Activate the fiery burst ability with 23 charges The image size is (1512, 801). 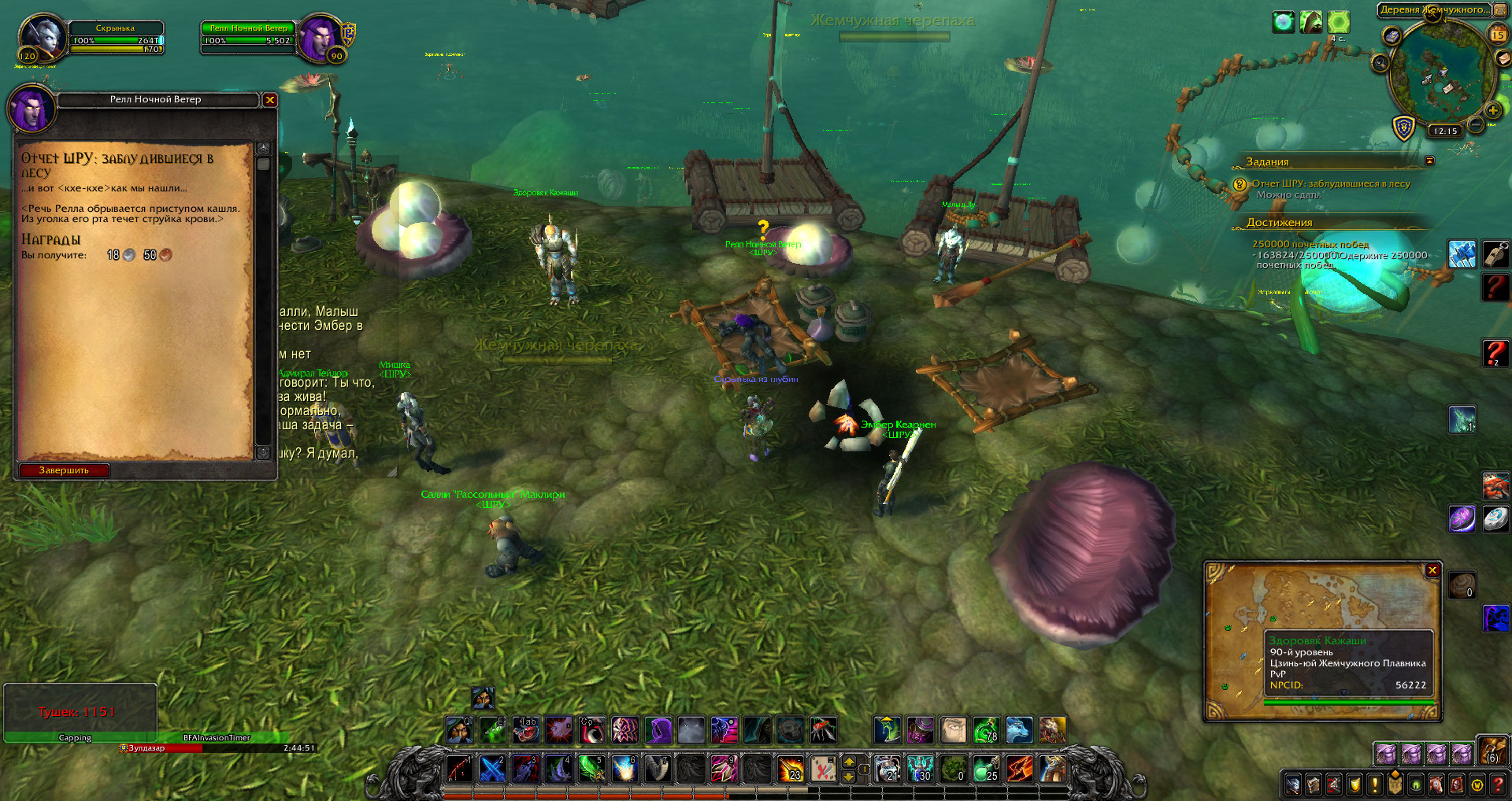pyautogui.click(x=790, y=769)
